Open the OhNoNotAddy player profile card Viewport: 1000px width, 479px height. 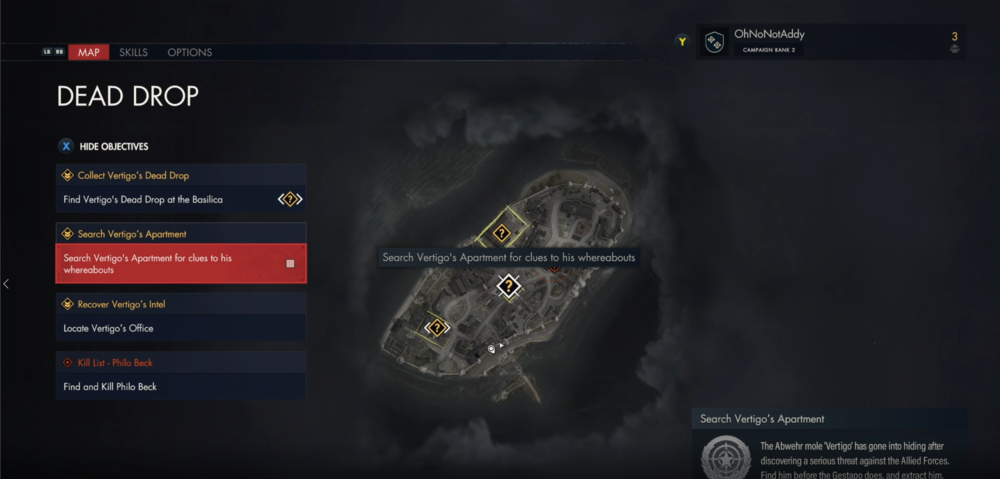click(x=830, y=42)
